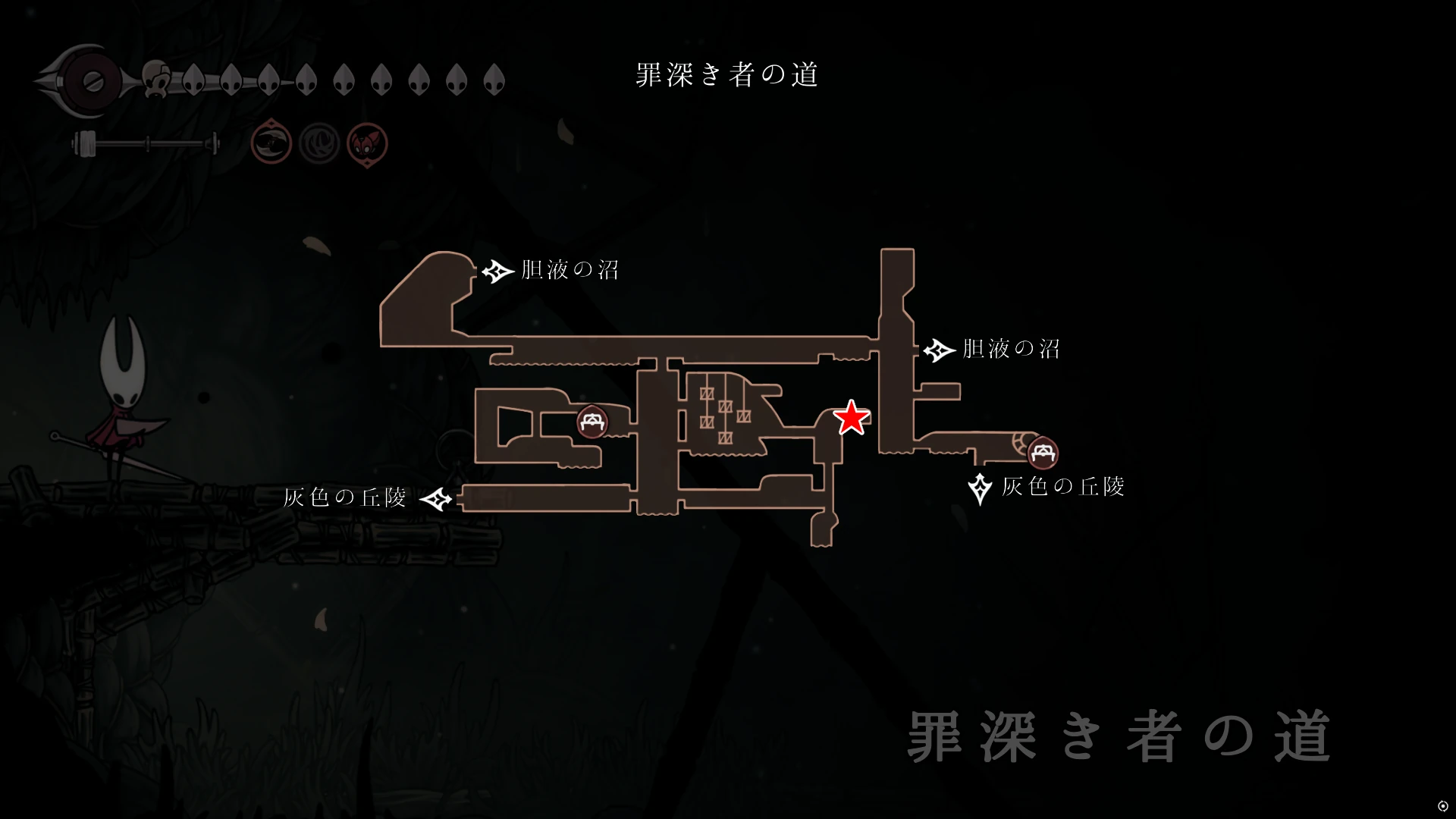This screenshot has width=1456, height=819.
Task: Click the 罪深き者の道 map title at top
Action: tap(726, 75)
